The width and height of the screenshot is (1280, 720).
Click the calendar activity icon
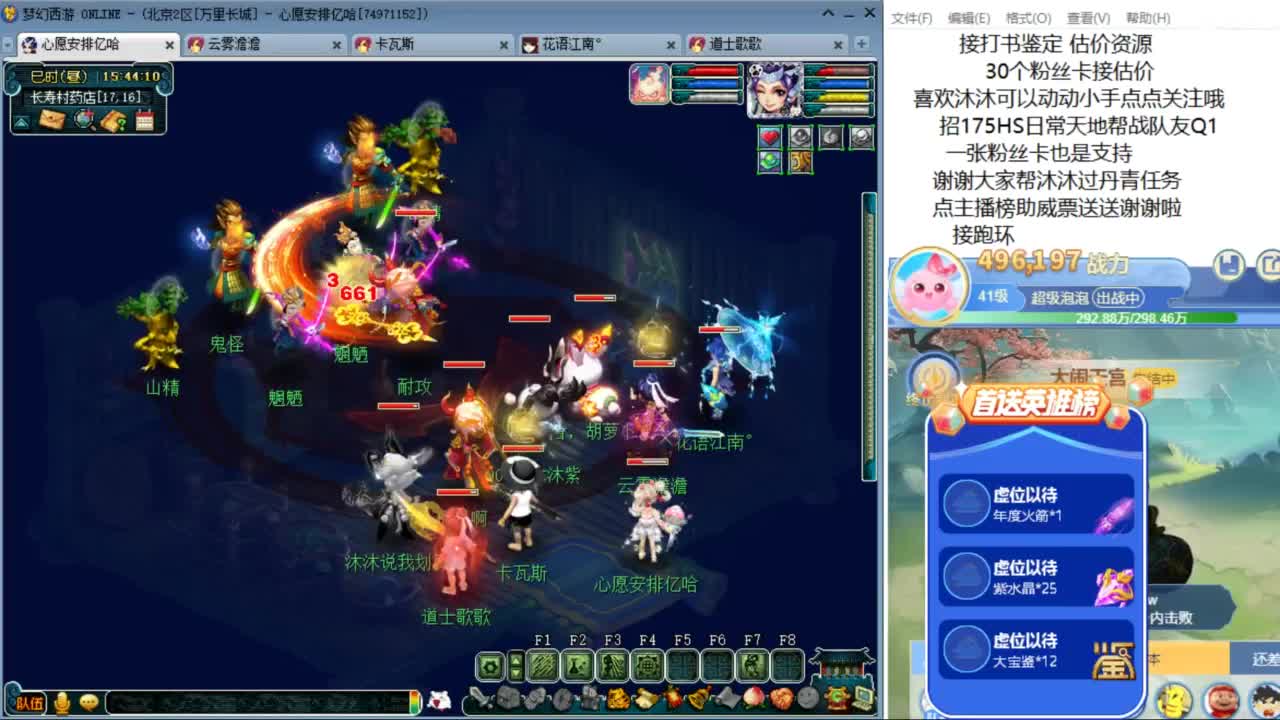pyautogui.click(x=144, y=120)
